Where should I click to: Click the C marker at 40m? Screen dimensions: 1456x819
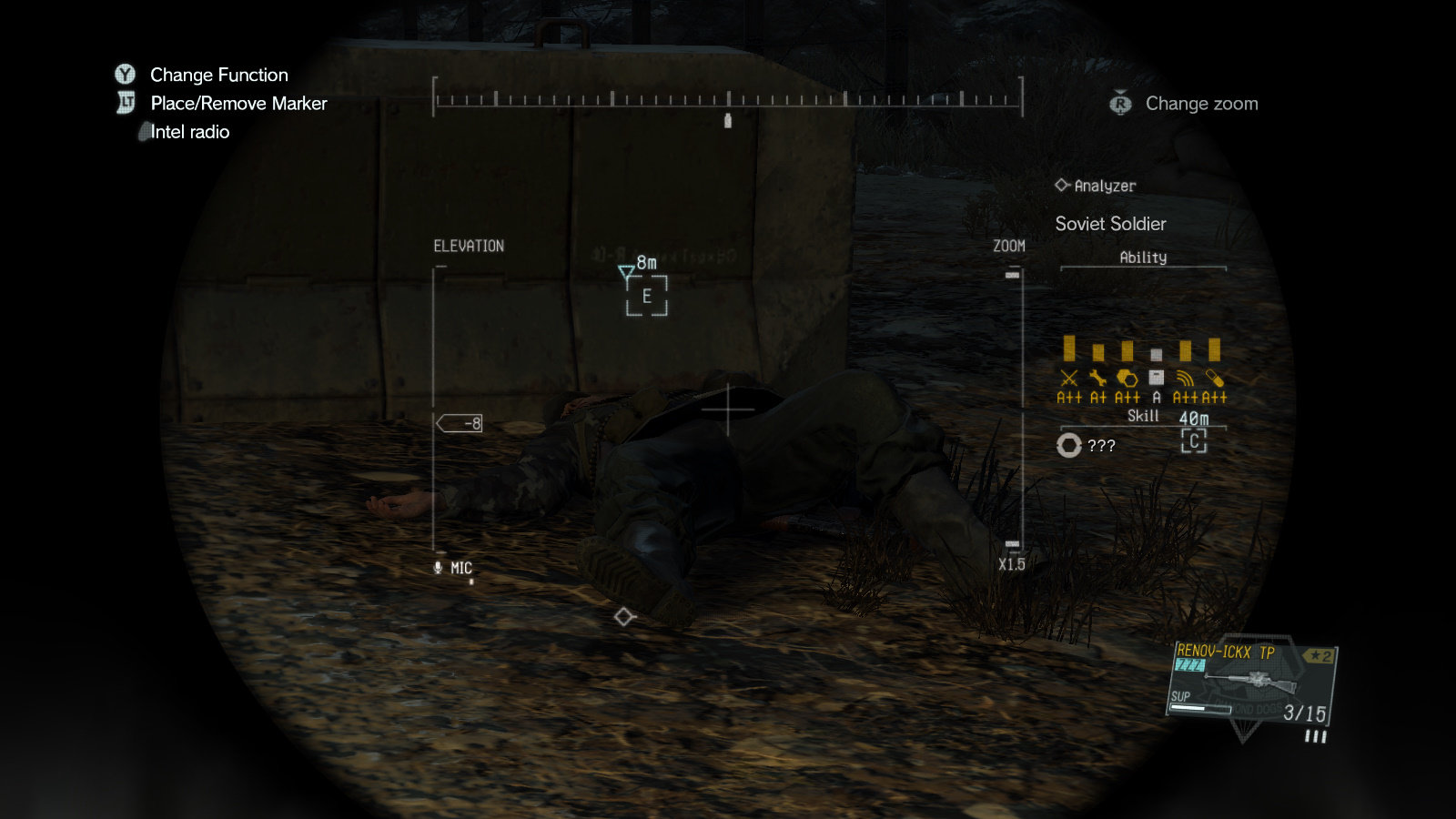coord(1194,441)
